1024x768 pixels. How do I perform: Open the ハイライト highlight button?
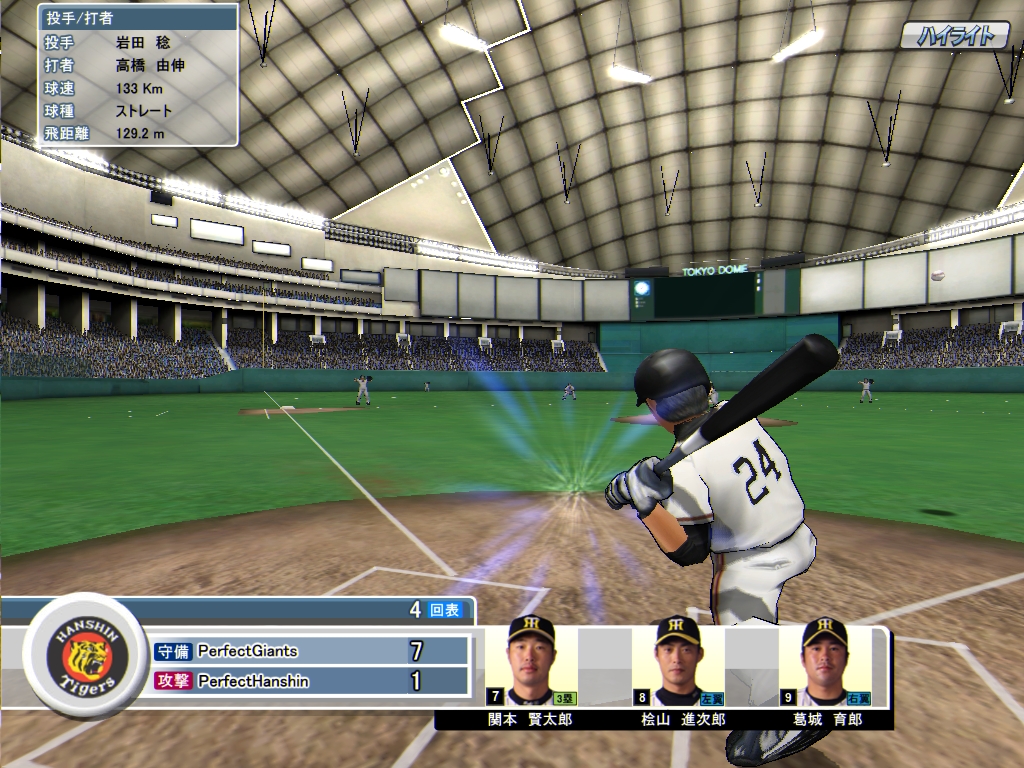[956, 37]
